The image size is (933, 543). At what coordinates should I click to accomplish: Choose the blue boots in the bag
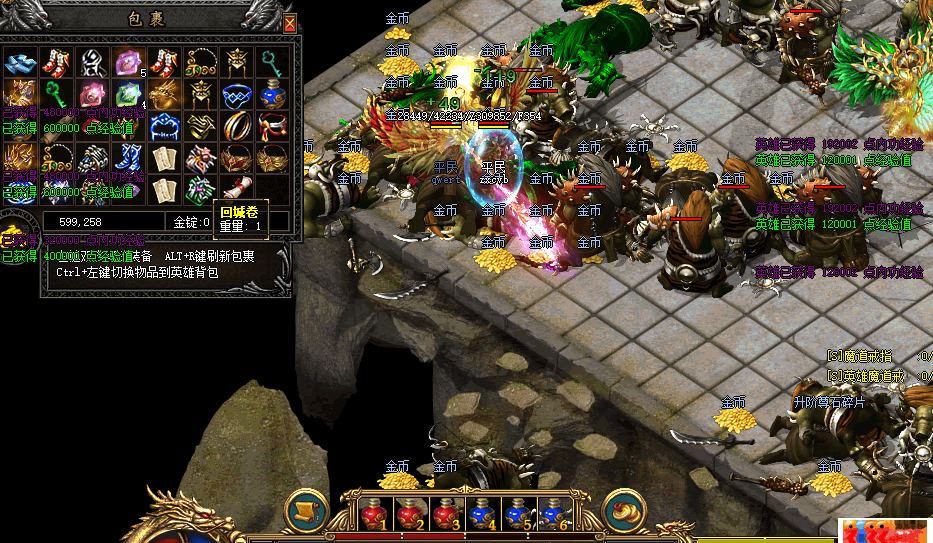coord(128,157)
